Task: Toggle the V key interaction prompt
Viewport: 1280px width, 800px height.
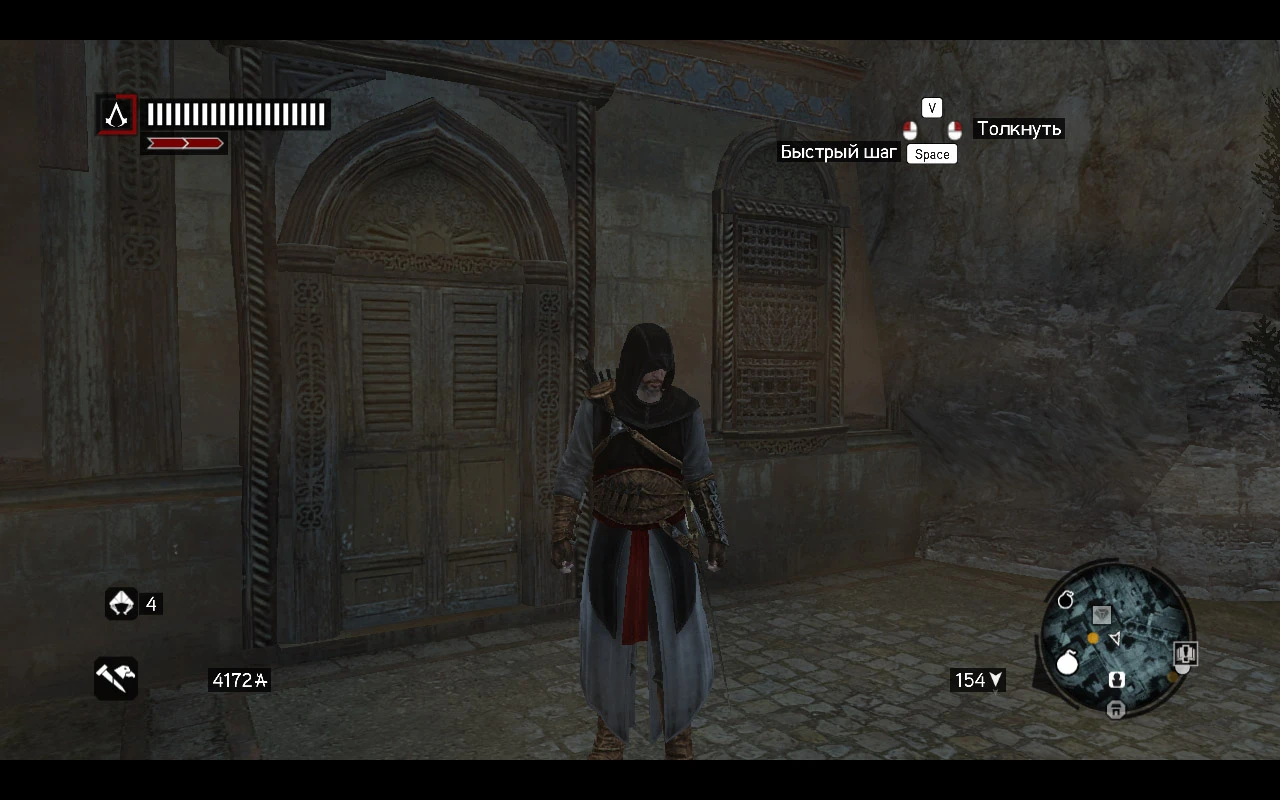Action: [x=932, y=107]
